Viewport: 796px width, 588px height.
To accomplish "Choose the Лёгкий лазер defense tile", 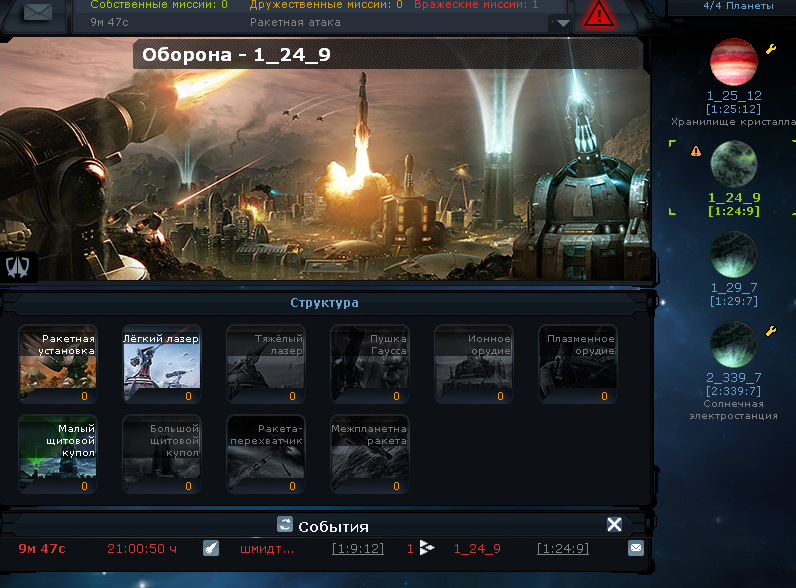I will 161,363.
